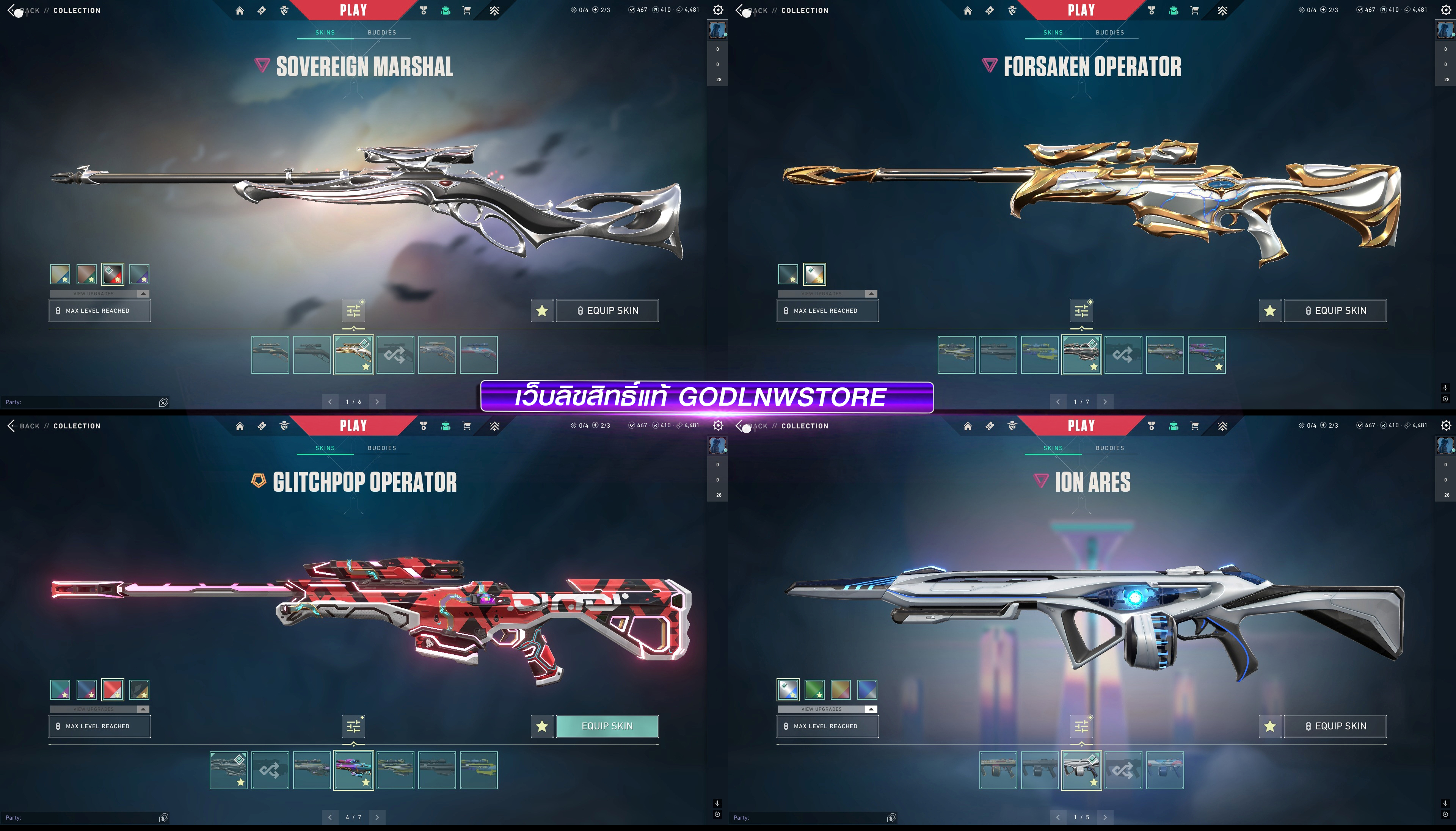Switch to Buddies tab on Glitchpop Operator screen

382,448
